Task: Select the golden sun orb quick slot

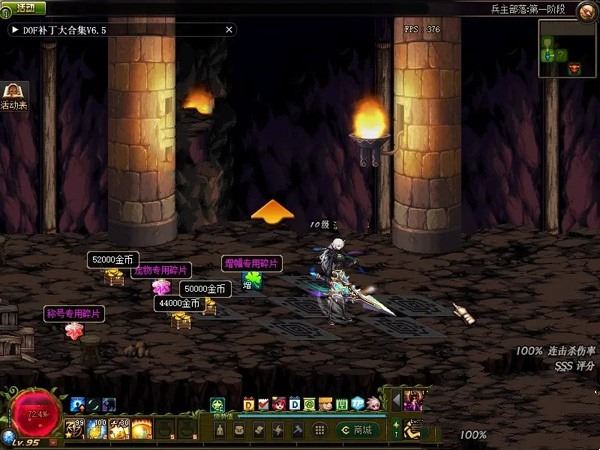Action: [141, 429]
